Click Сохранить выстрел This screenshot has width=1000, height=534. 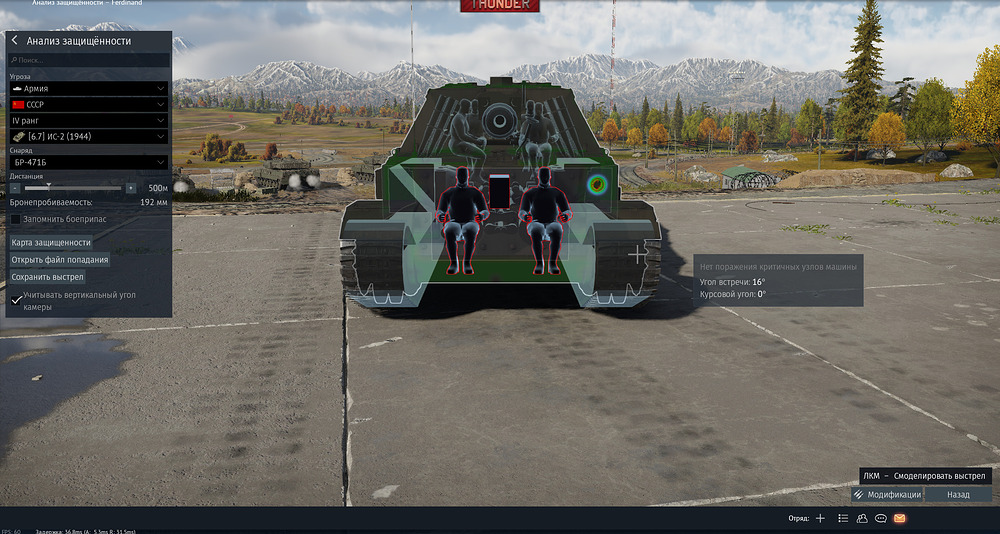[47, 276]
